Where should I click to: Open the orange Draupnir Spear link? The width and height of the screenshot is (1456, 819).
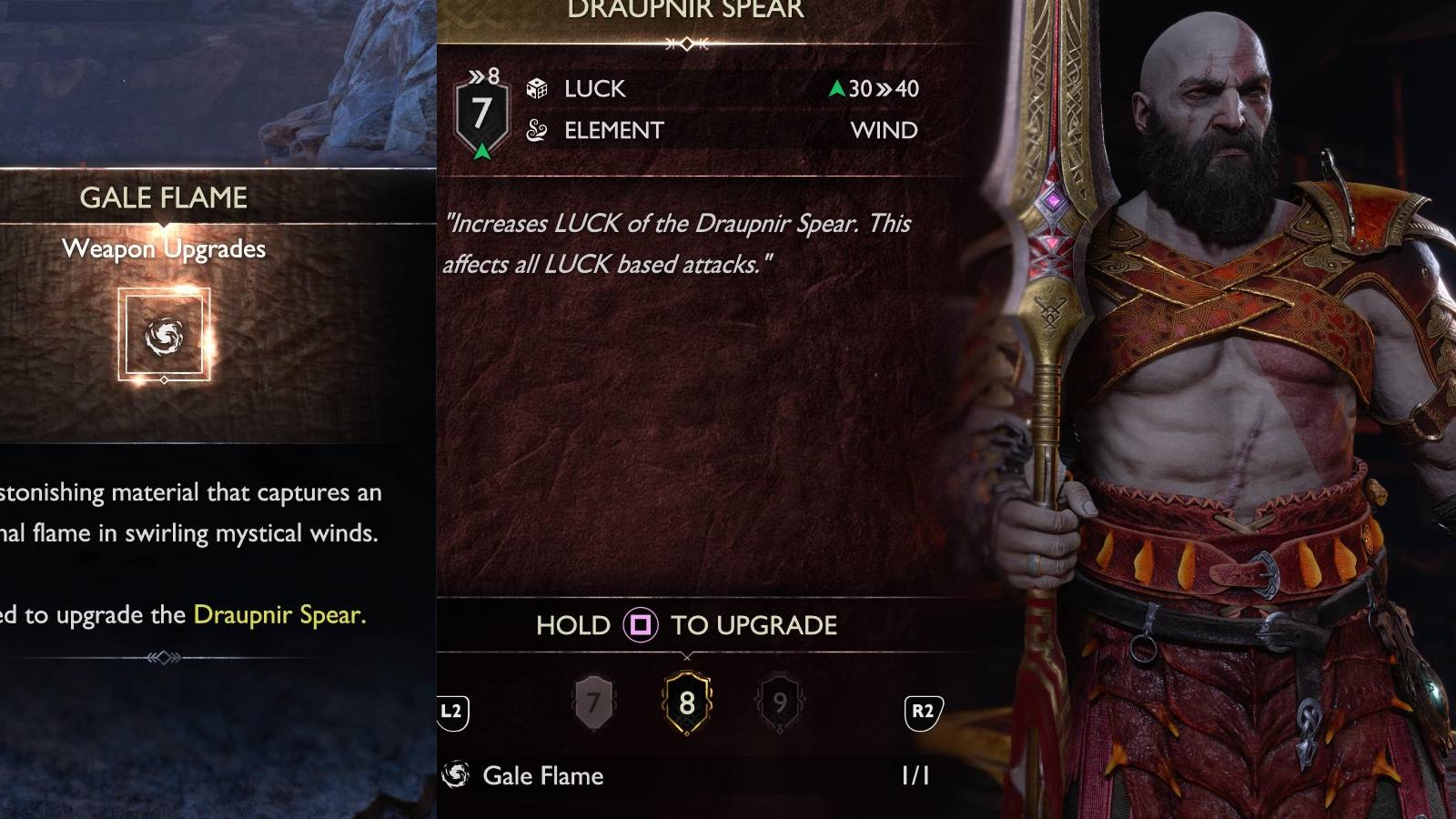[x=279, y=613]
